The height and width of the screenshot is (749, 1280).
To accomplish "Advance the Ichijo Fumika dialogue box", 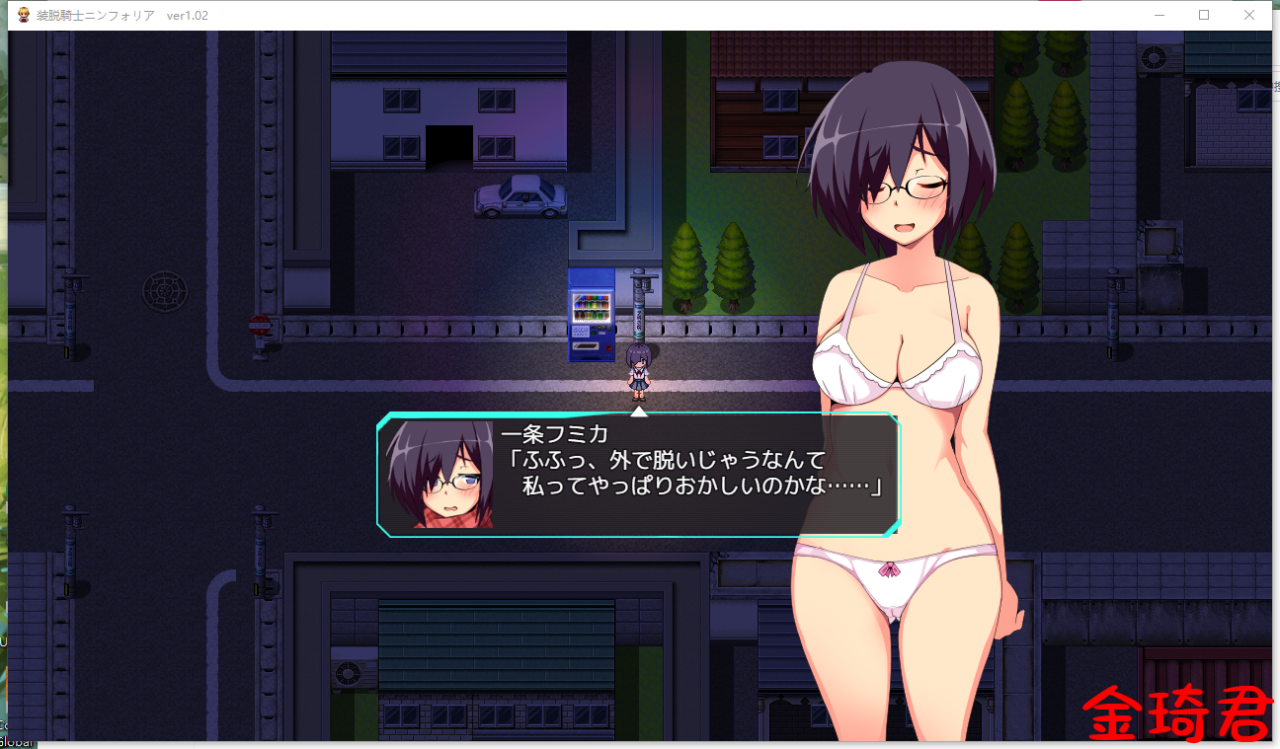I will (638, 476).
